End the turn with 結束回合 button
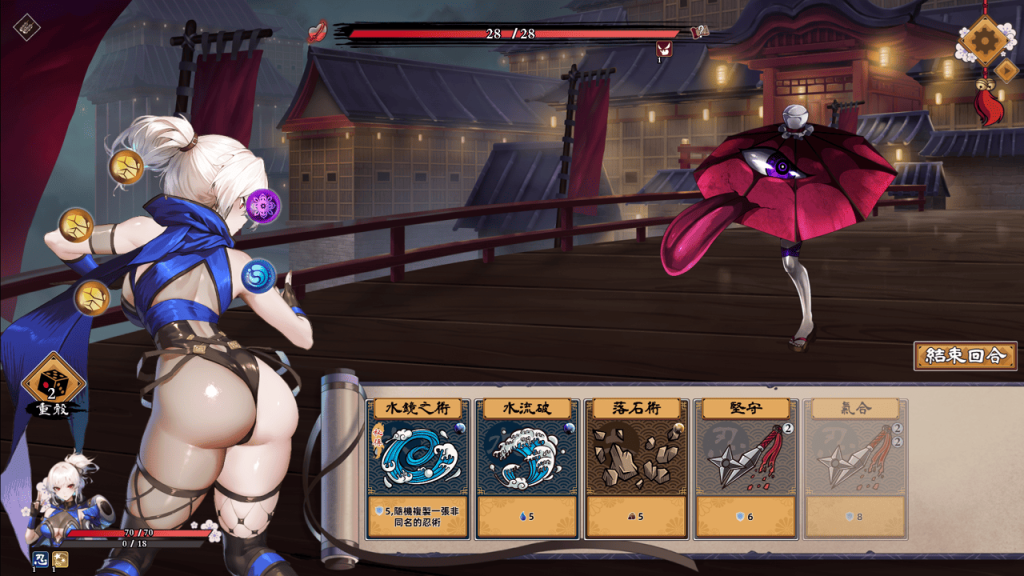 click(x=965, y=356)
